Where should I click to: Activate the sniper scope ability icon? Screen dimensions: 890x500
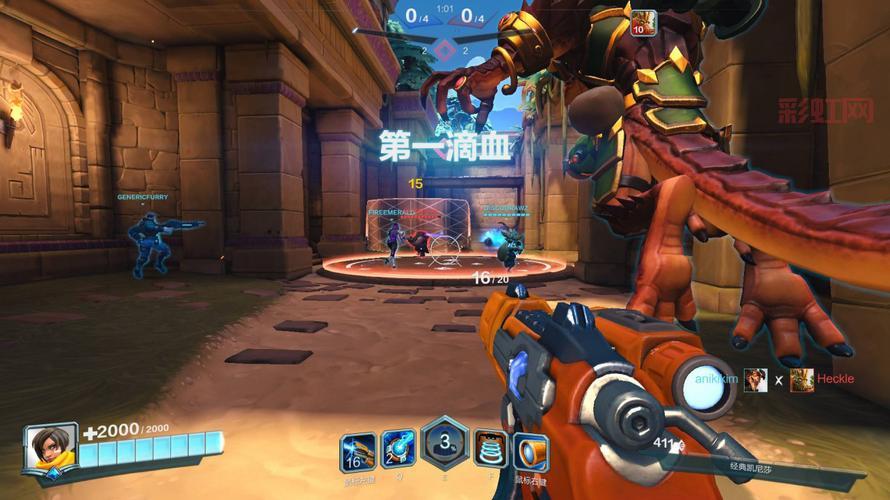click(531, 451)
